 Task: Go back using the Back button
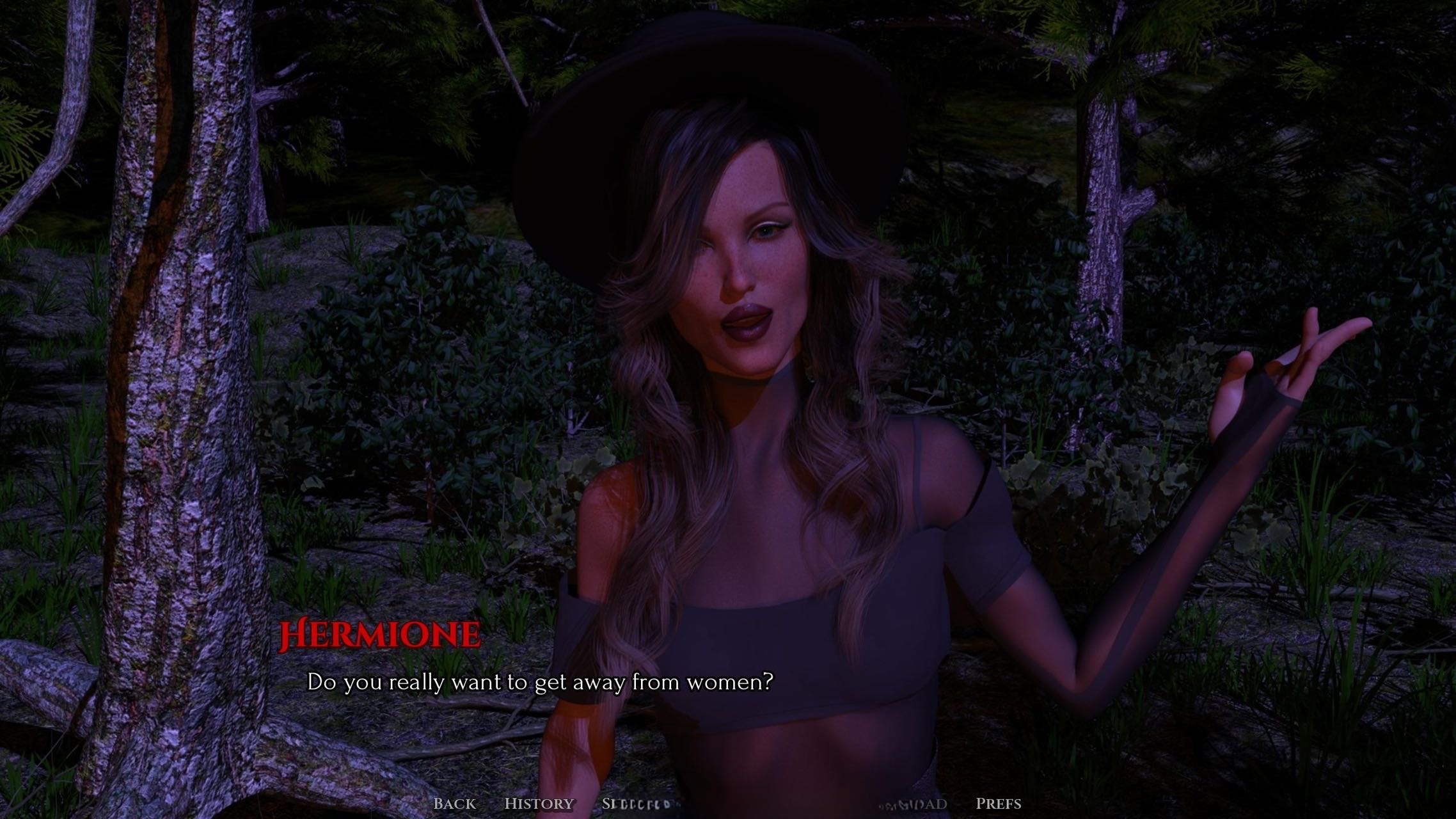[454, 804]
